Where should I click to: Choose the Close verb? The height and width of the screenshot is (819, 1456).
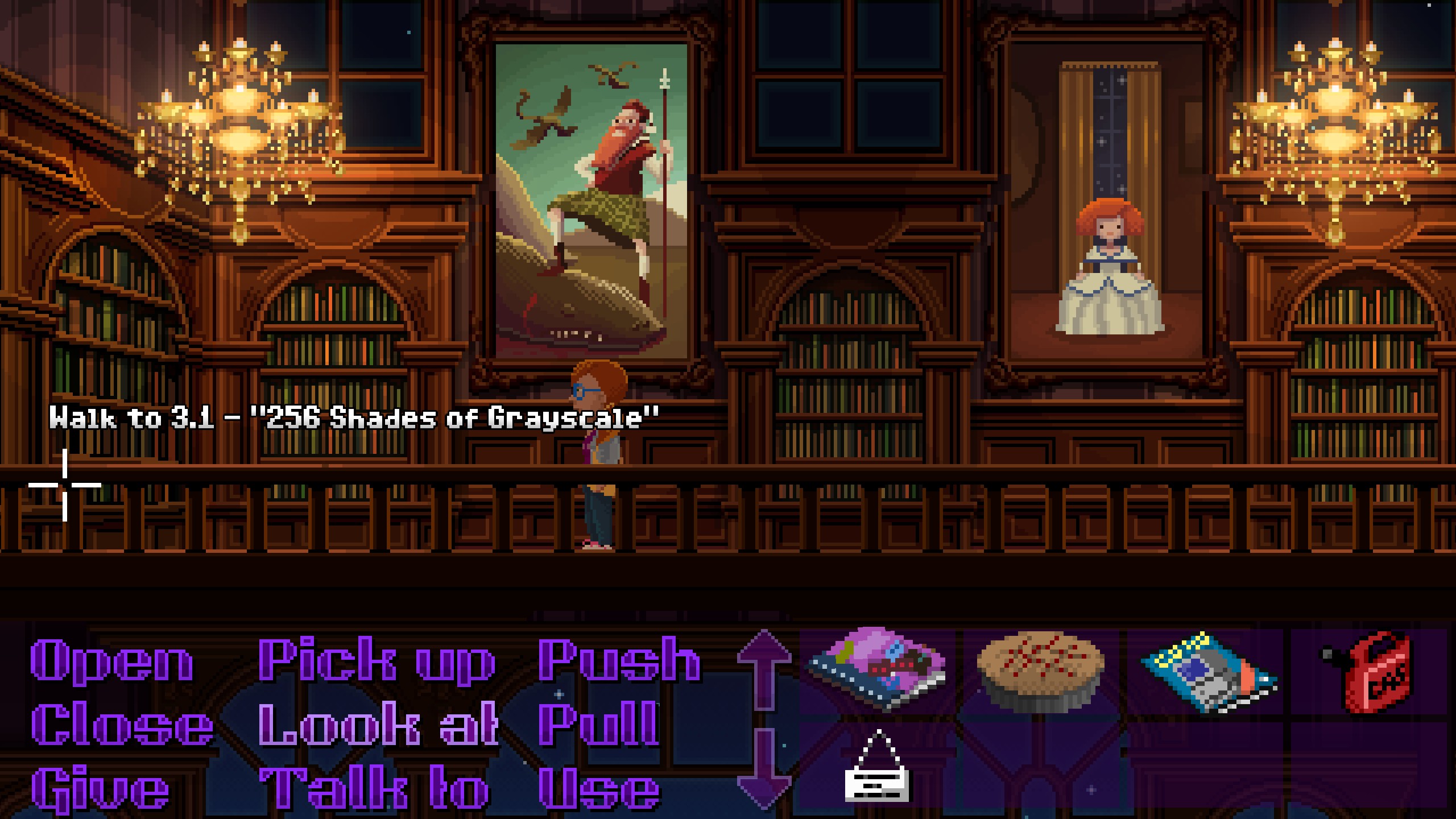[122, 725]
